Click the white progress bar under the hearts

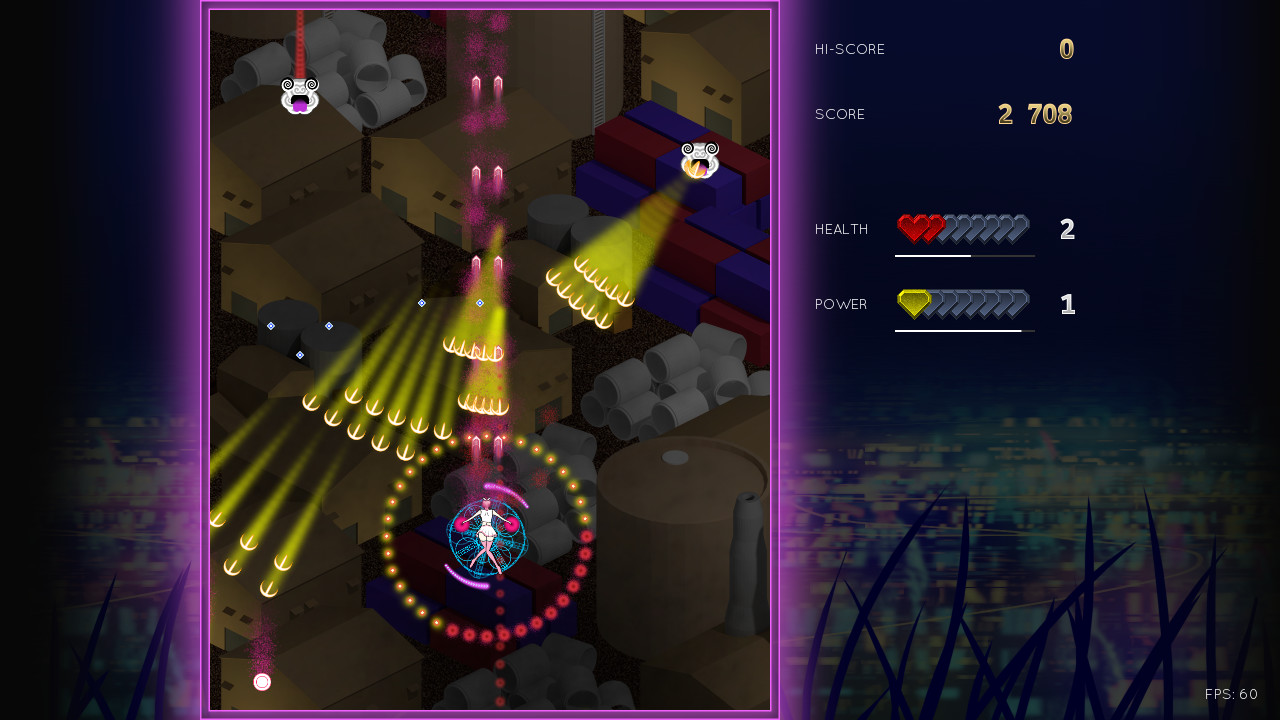point(932,255)
